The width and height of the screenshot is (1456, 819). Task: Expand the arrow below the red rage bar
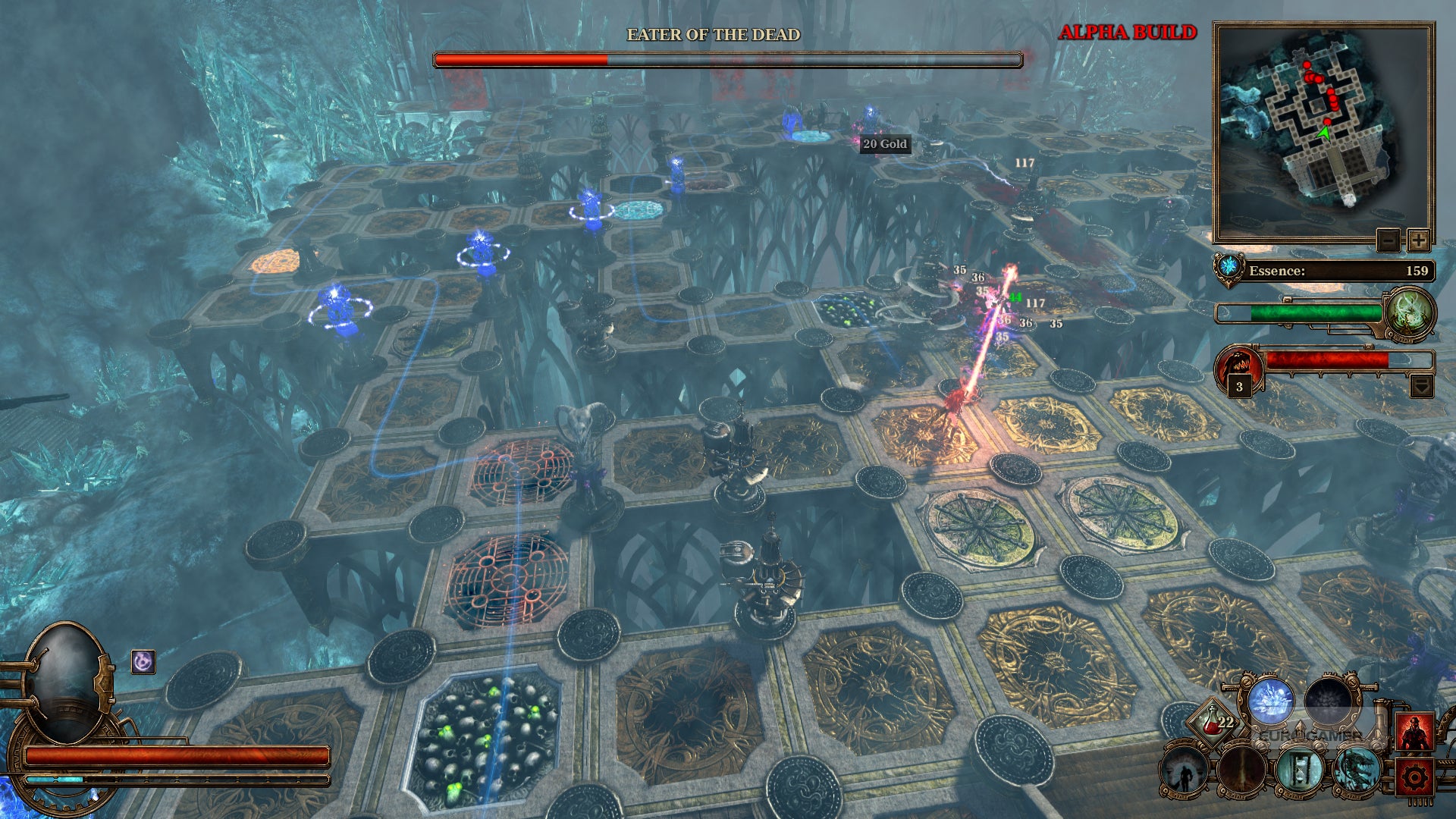(1421, 387)
